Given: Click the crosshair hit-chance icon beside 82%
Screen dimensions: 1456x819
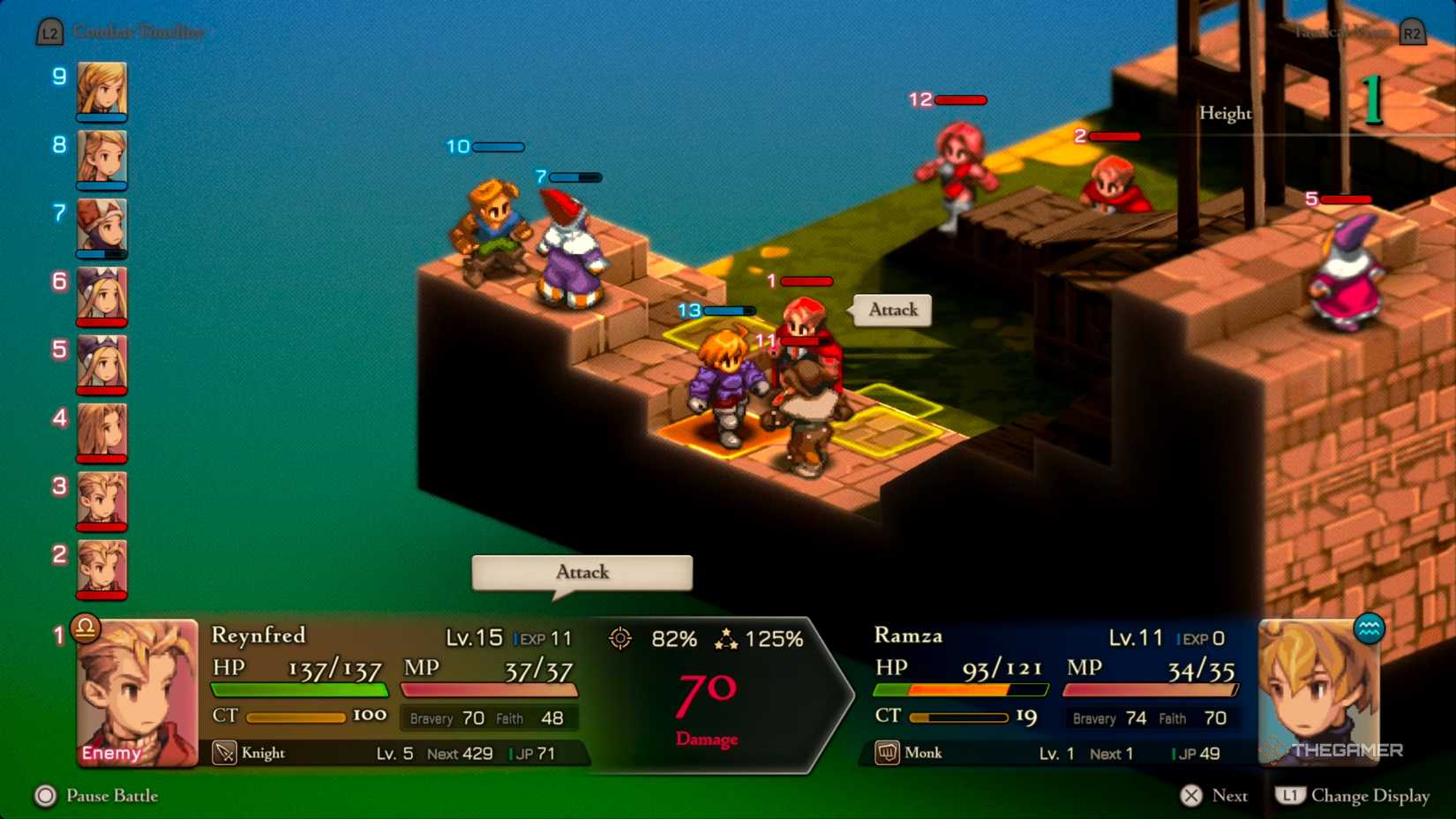Looking at the screenshot, I should 621,638.
